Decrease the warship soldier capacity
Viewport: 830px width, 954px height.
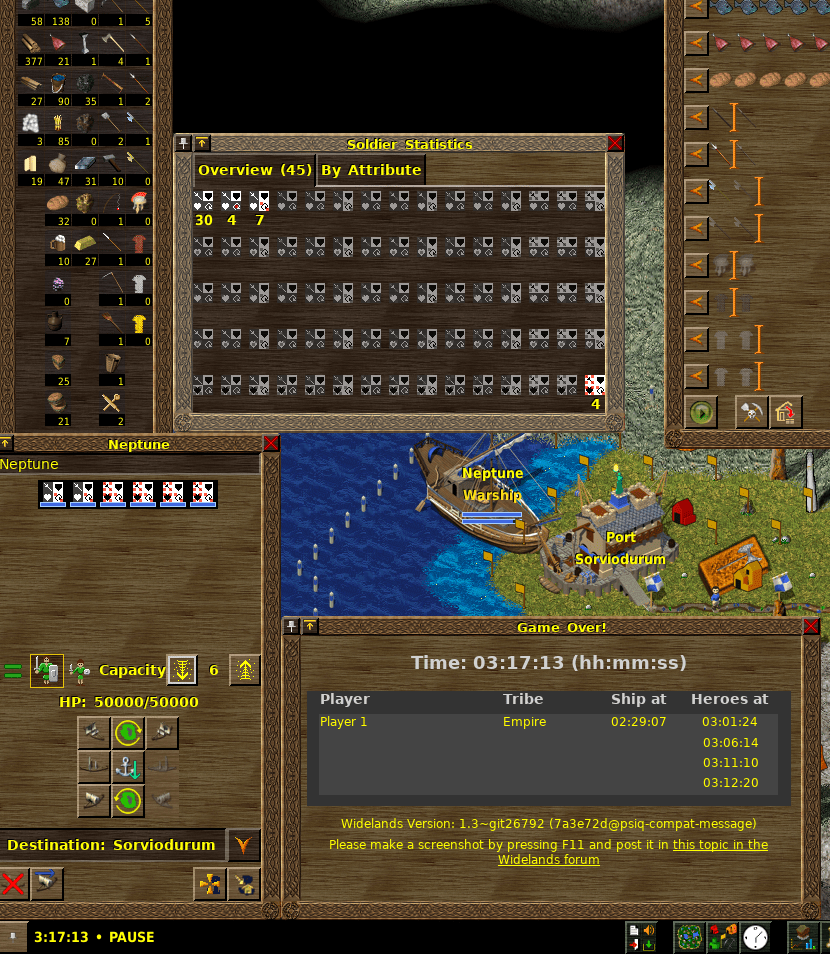[181, 670]
